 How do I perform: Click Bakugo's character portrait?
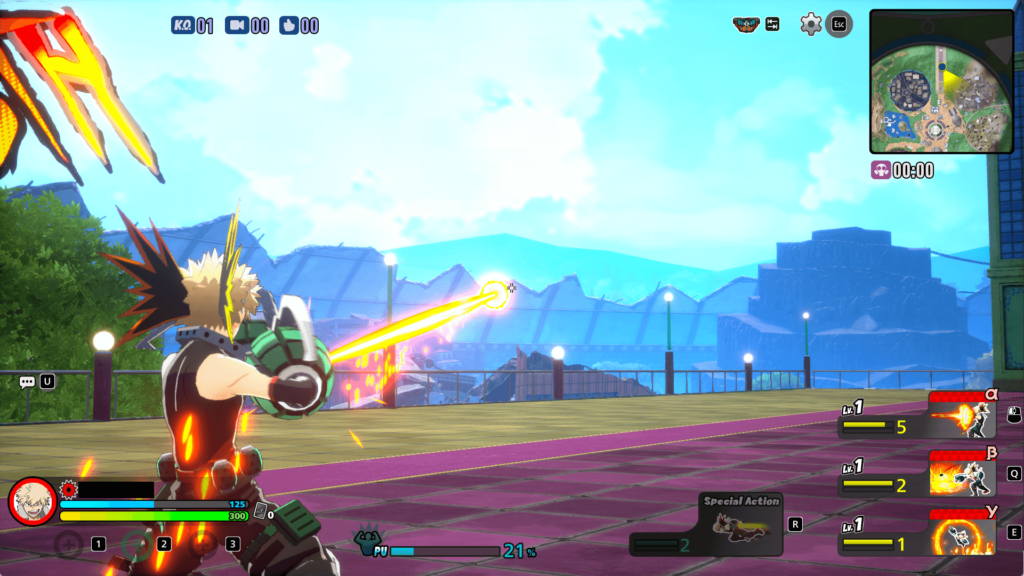[x=32, y=501]
